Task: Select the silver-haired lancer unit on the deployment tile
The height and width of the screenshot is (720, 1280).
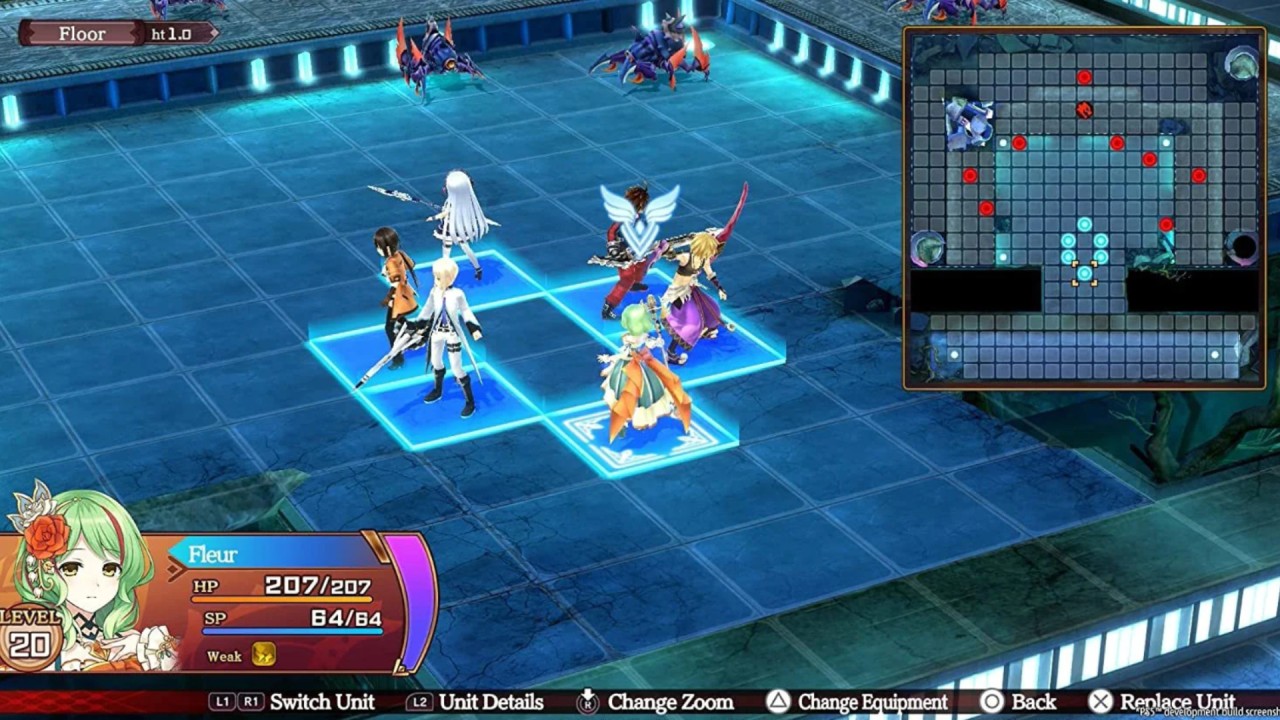Action: [x=464, y=222]
